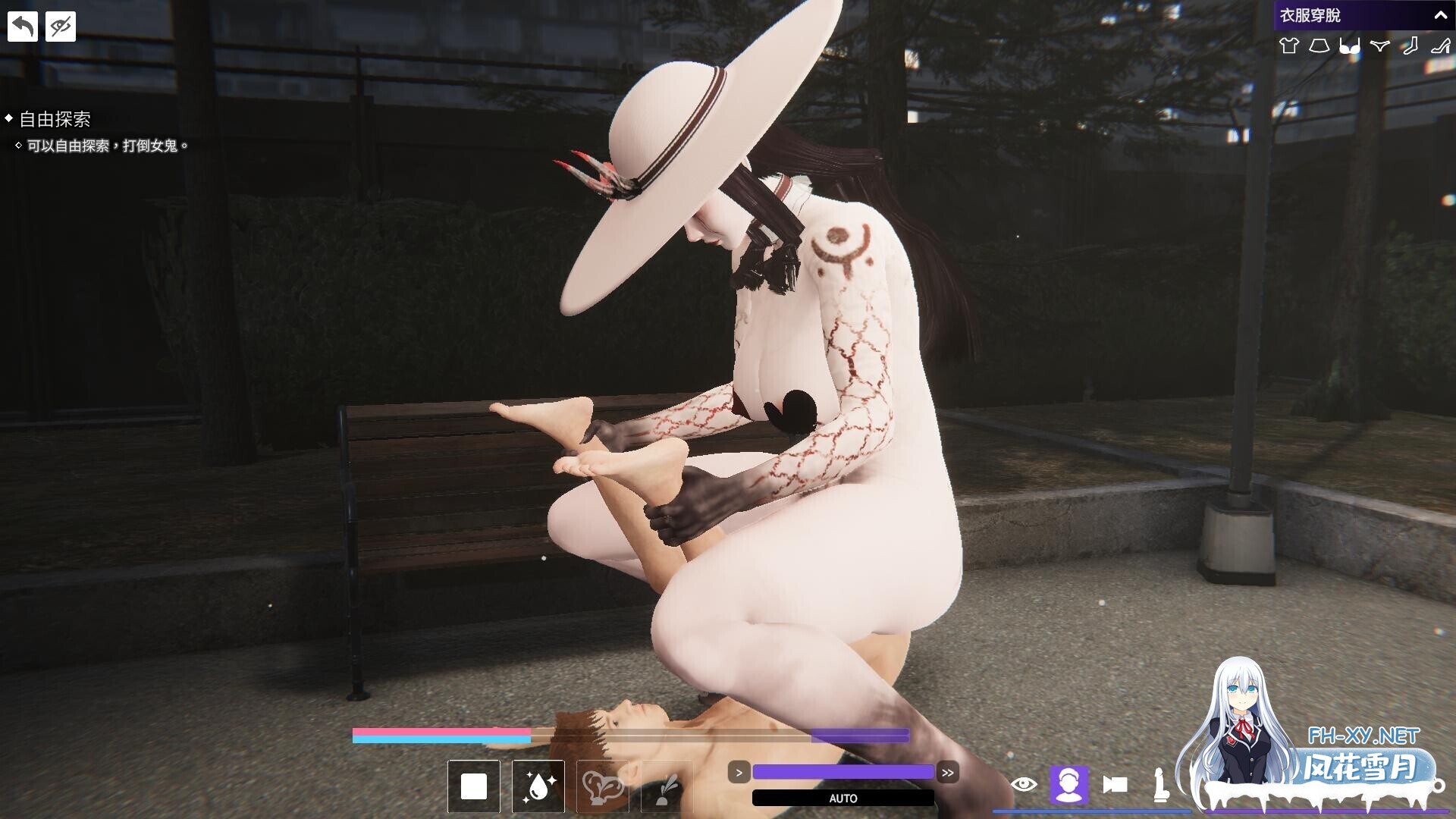This screenshot has width=1456, height=819.
Task: Collapse the 衣服穿脫 panel with its chevron
Action: 1442,14
